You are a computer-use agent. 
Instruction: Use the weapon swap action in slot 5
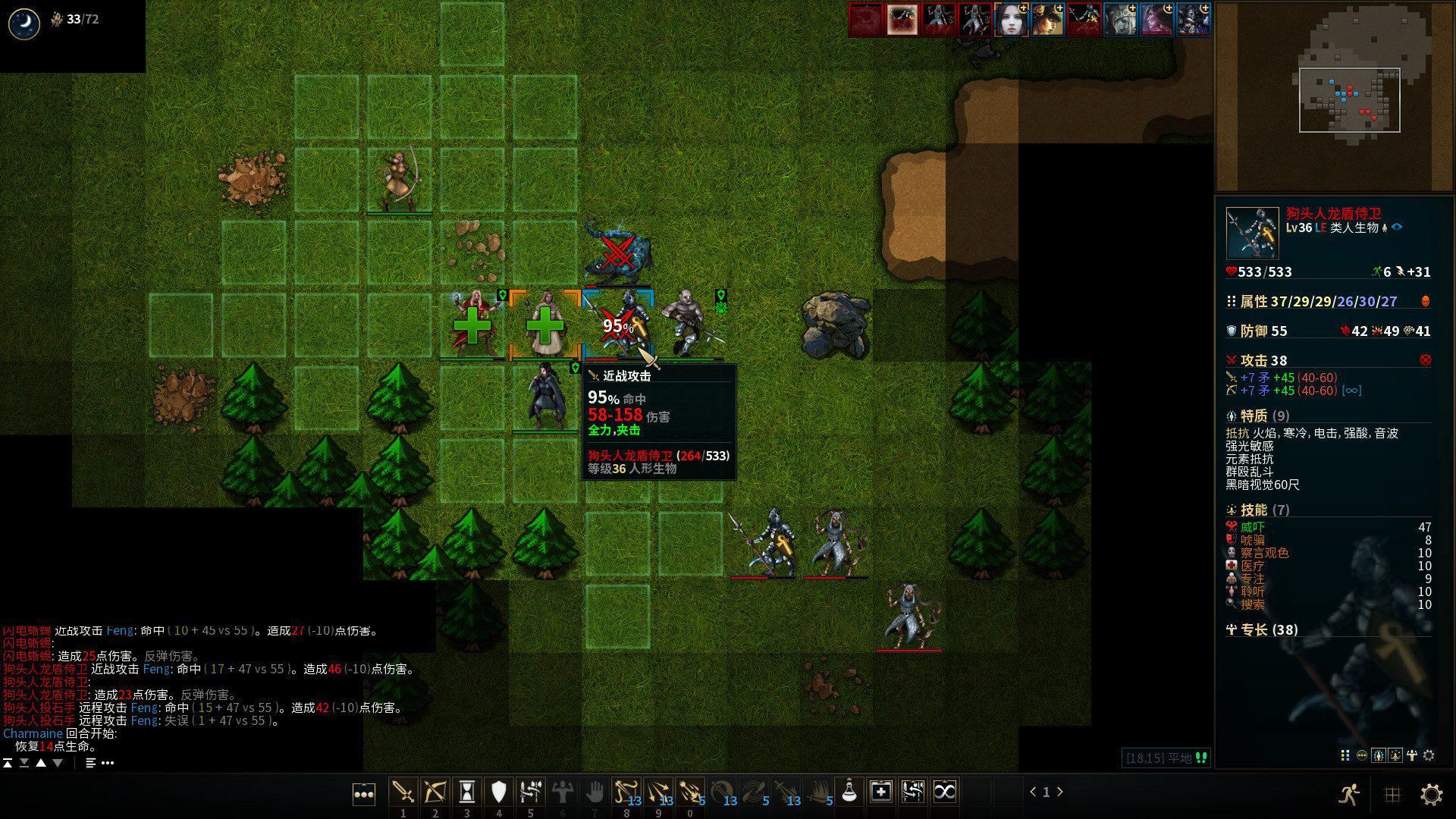pos(530,792)
